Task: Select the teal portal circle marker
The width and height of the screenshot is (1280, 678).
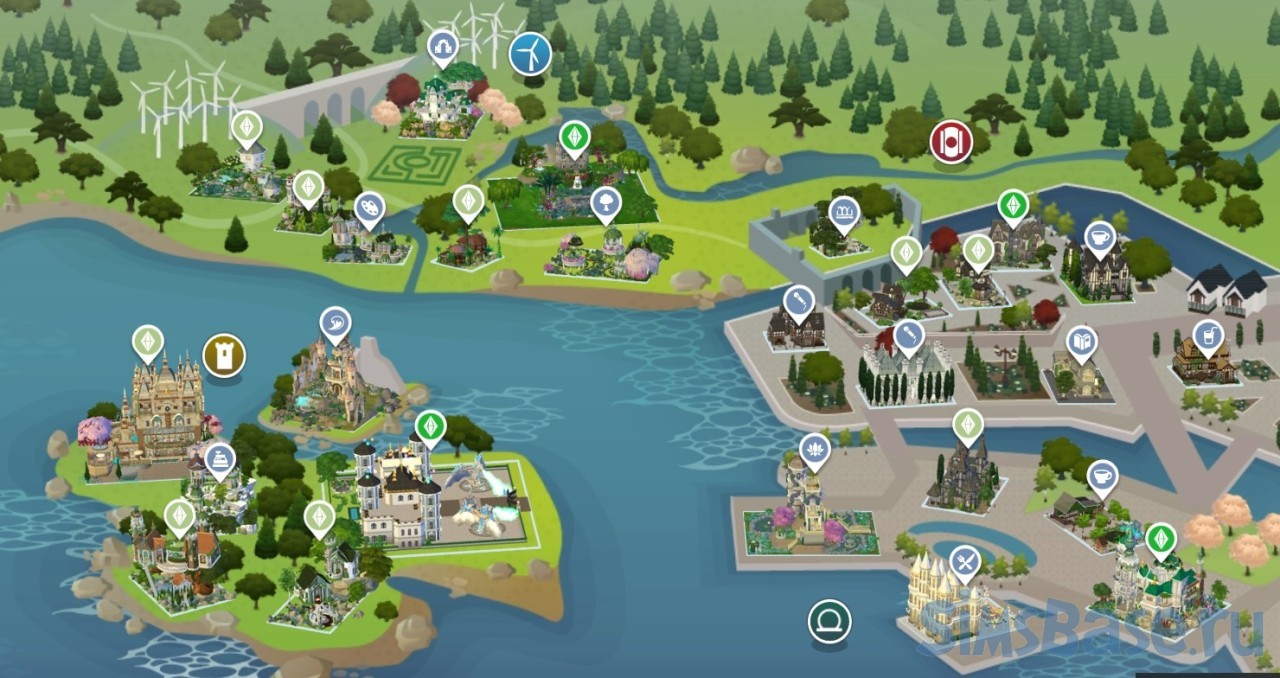Action: pyautogui.click(x=829, y=621)
